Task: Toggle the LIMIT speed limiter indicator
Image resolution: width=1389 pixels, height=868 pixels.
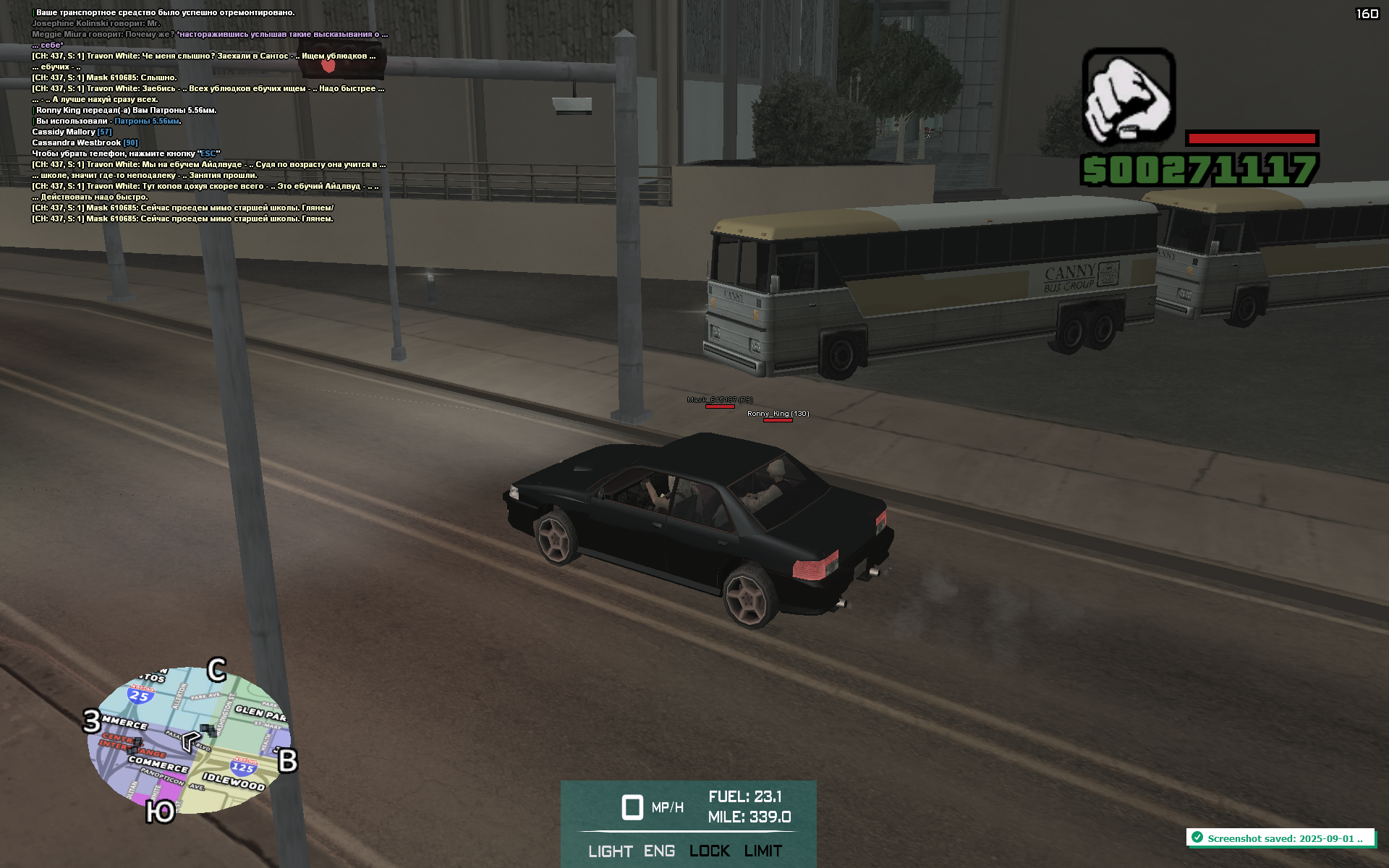Action: [x=763, y=851]
